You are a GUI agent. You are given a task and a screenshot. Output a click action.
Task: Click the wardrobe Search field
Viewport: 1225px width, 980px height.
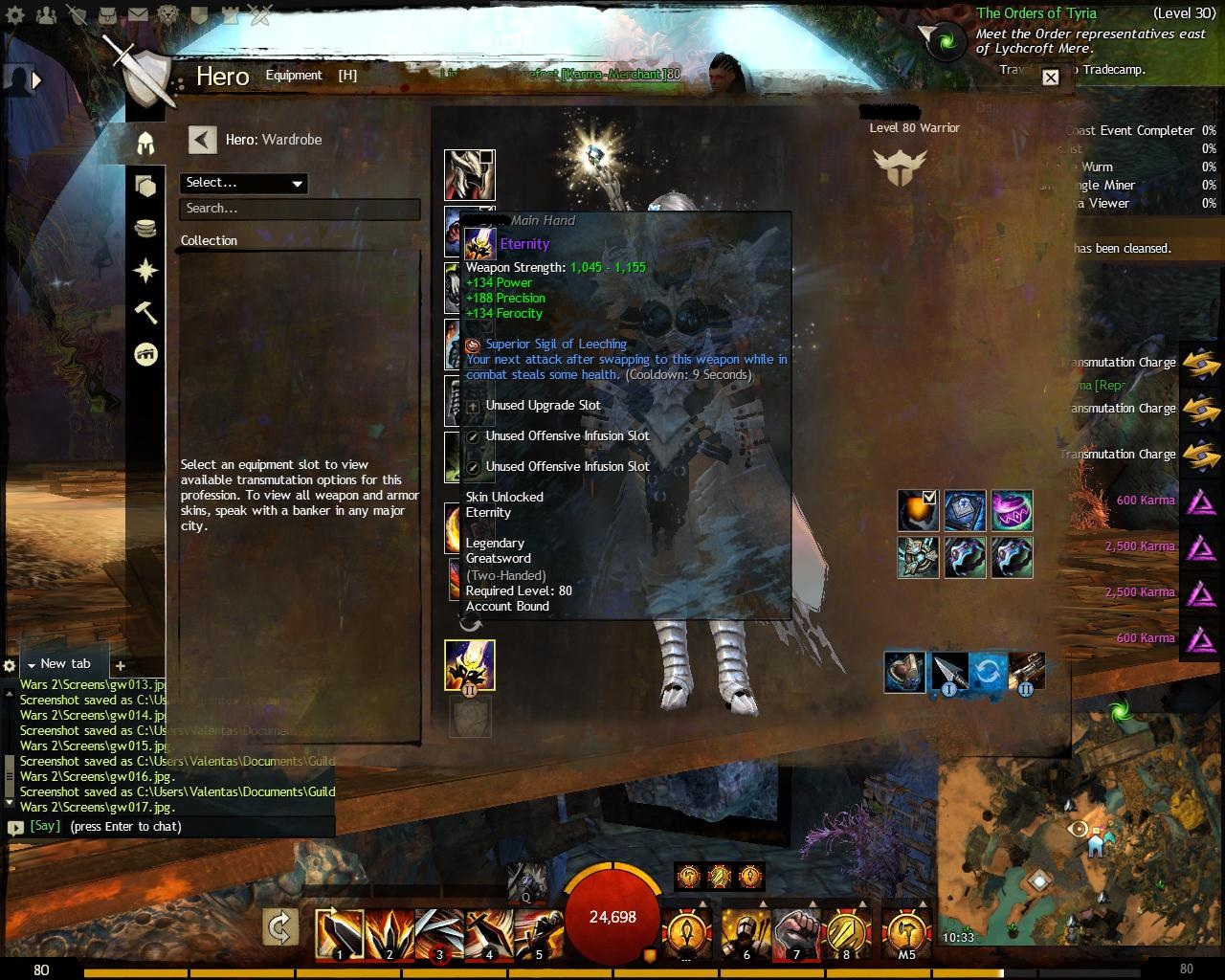(x=300, y=209)
